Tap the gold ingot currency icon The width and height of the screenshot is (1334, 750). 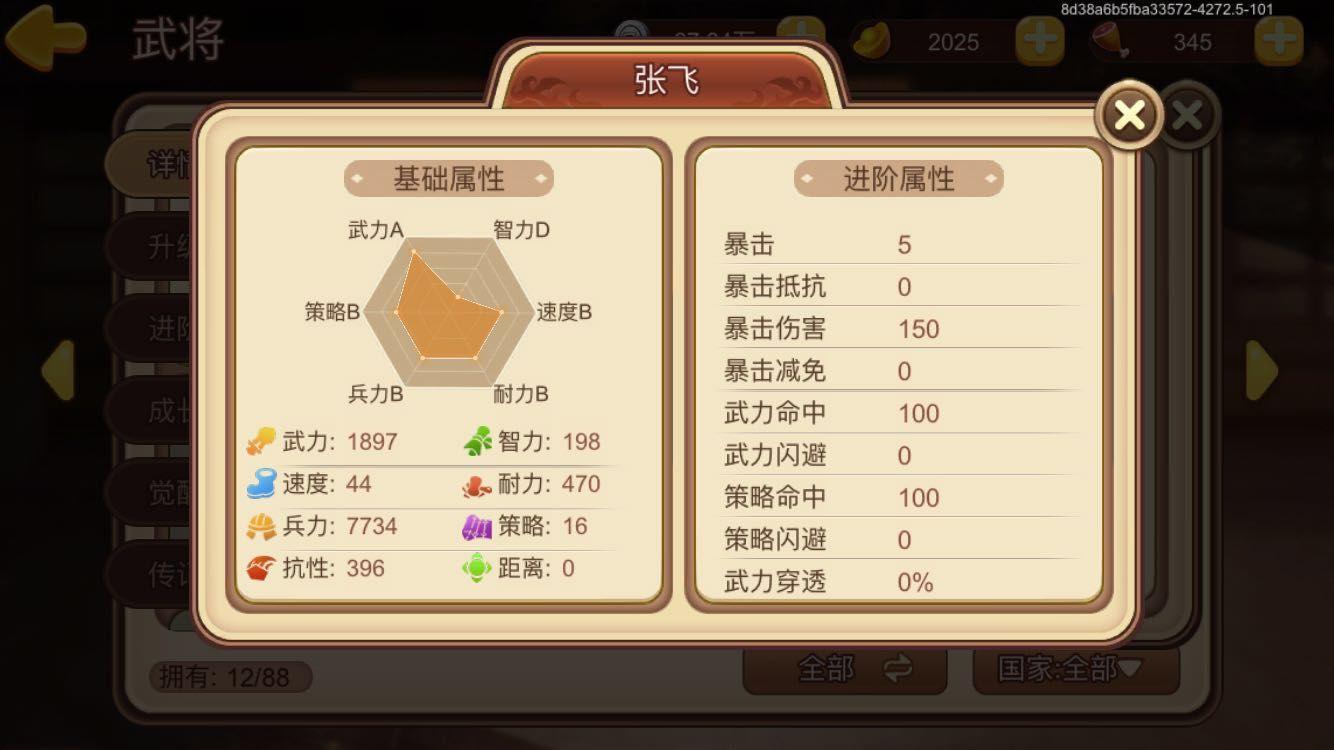click(x=872, y=41)
